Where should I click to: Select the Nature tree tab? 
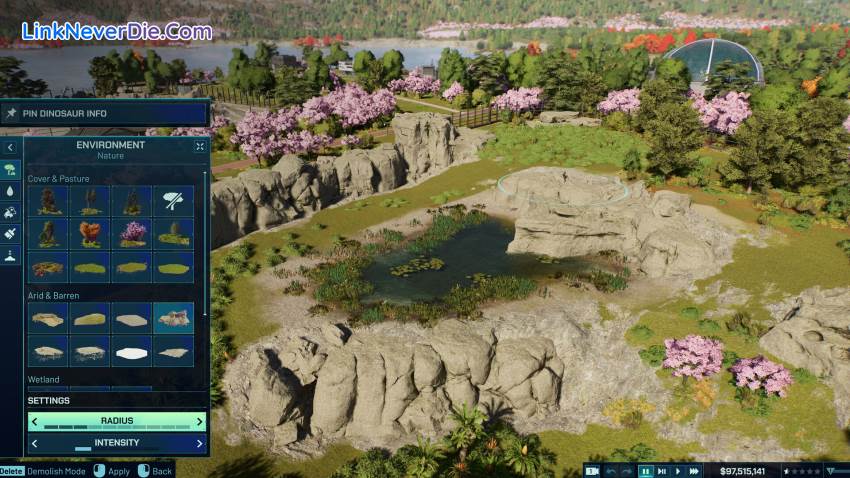(10, 169)
